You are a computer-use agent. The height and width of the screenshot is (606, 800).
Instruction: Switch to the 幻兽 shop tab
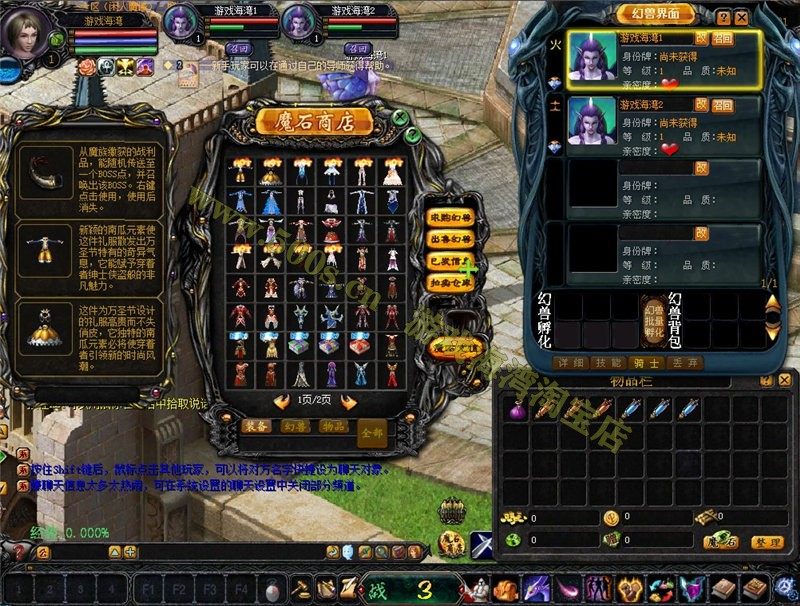(294, 426)
